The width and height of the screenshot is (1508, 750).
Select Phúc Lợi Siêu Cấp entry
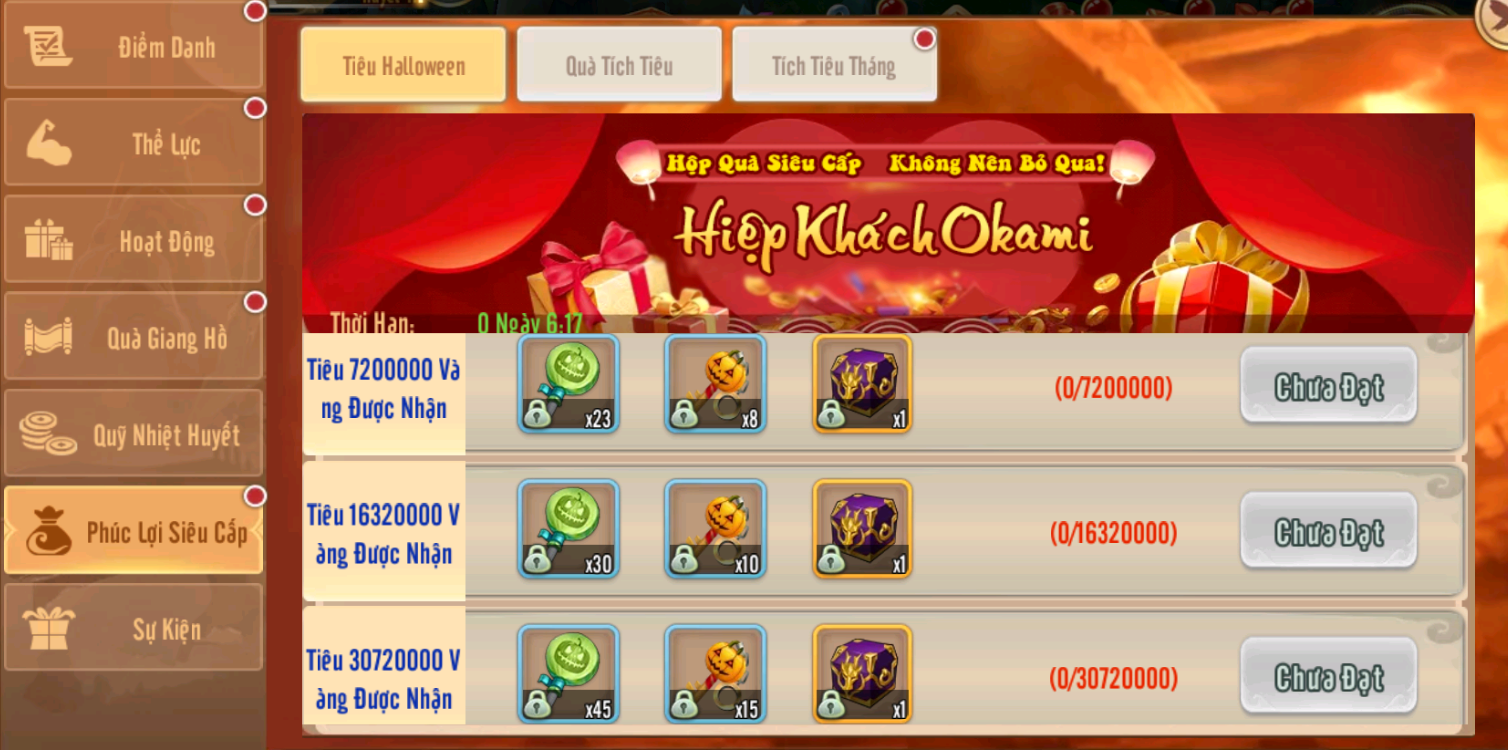coord(133,531)
